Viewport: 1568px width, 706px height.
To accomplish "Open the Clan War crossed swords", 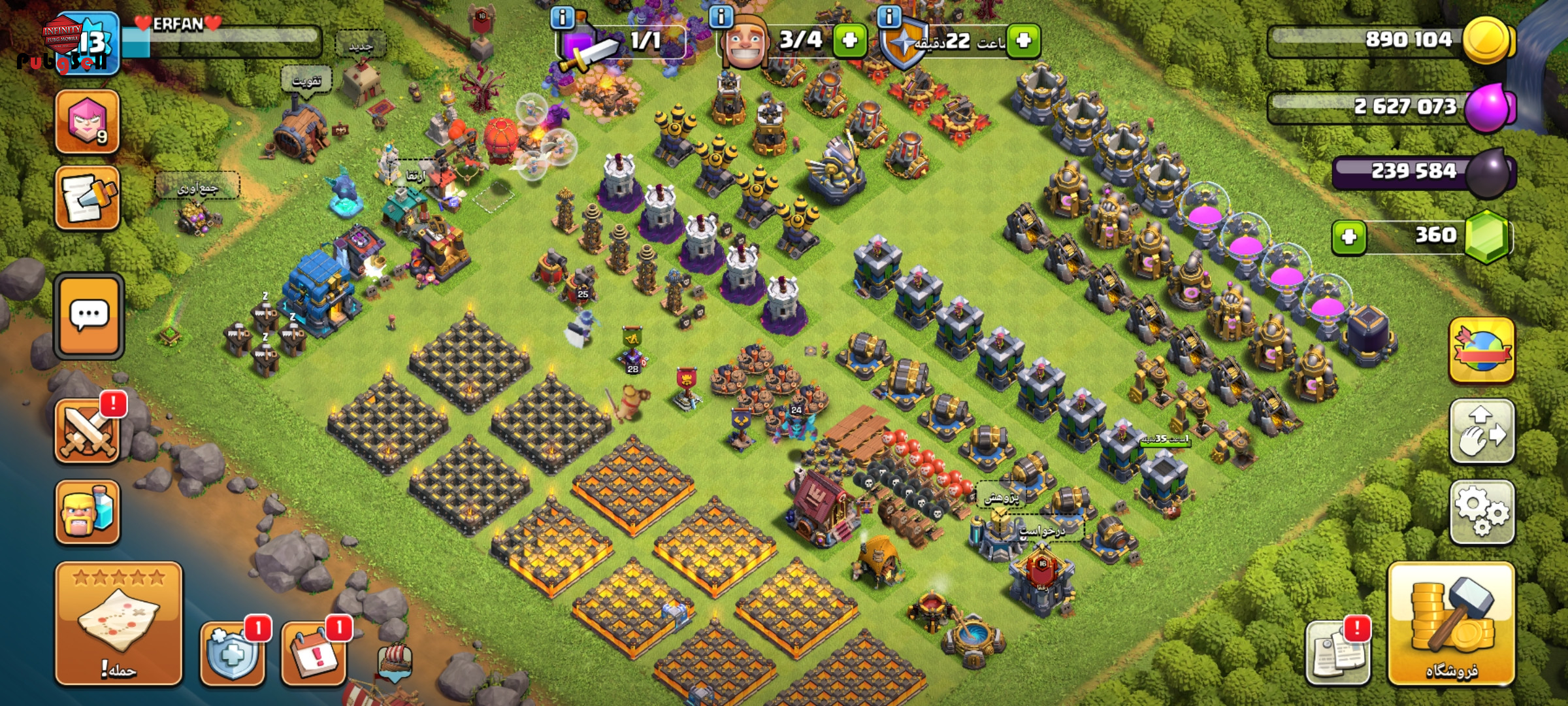I will (x=88, y=431).
